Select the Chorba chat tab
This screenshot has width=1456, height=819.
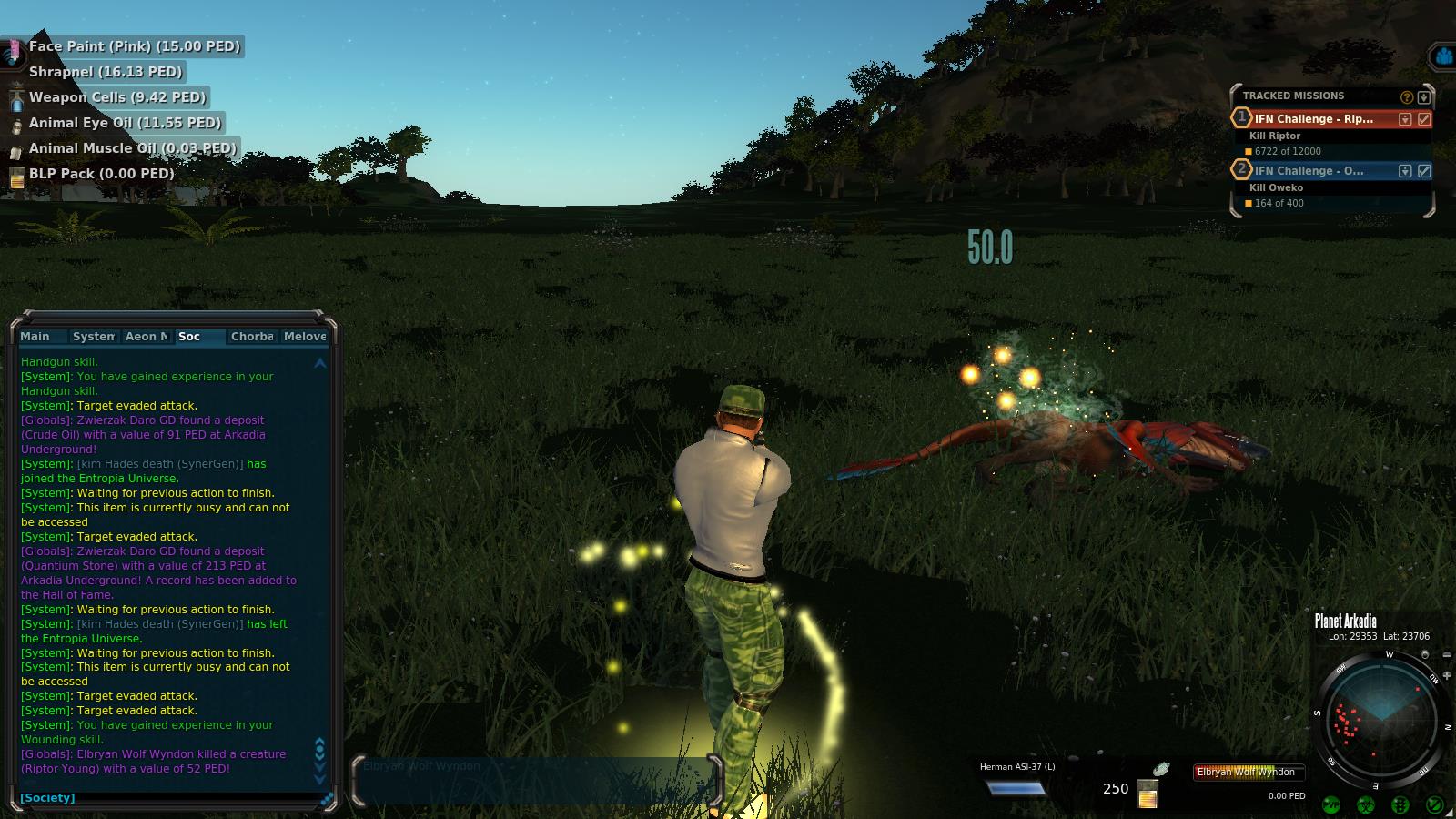pos(252,337)
